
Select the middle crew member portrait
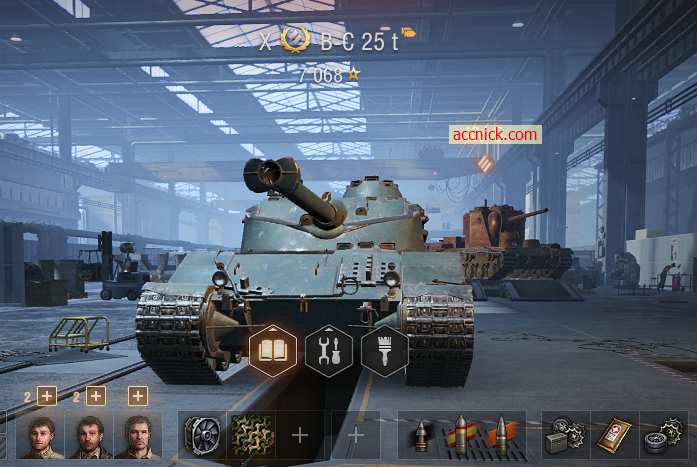pyautogui.click(x=88, y=437)
